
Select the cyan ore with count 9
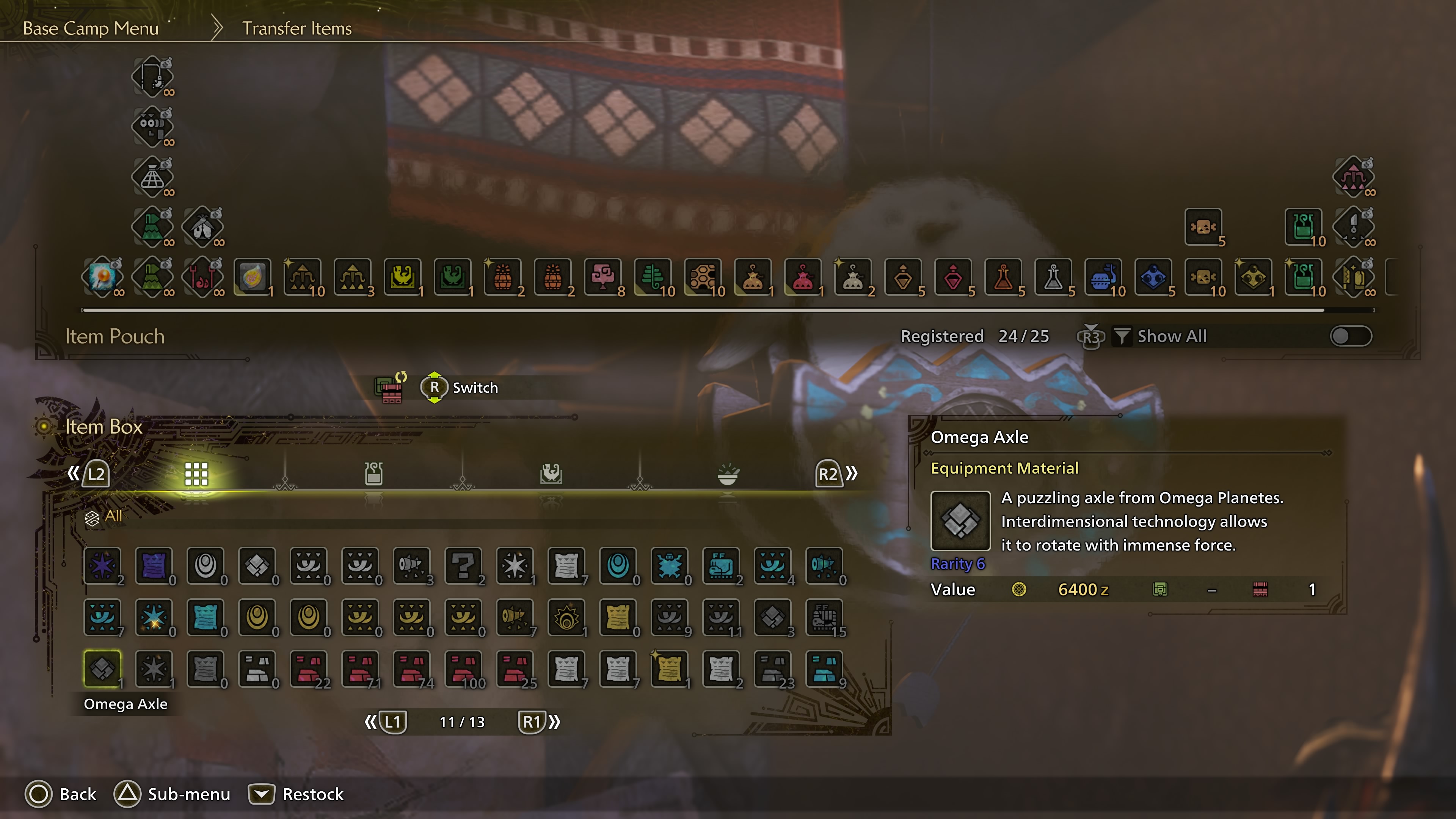[x=824, y=668]
